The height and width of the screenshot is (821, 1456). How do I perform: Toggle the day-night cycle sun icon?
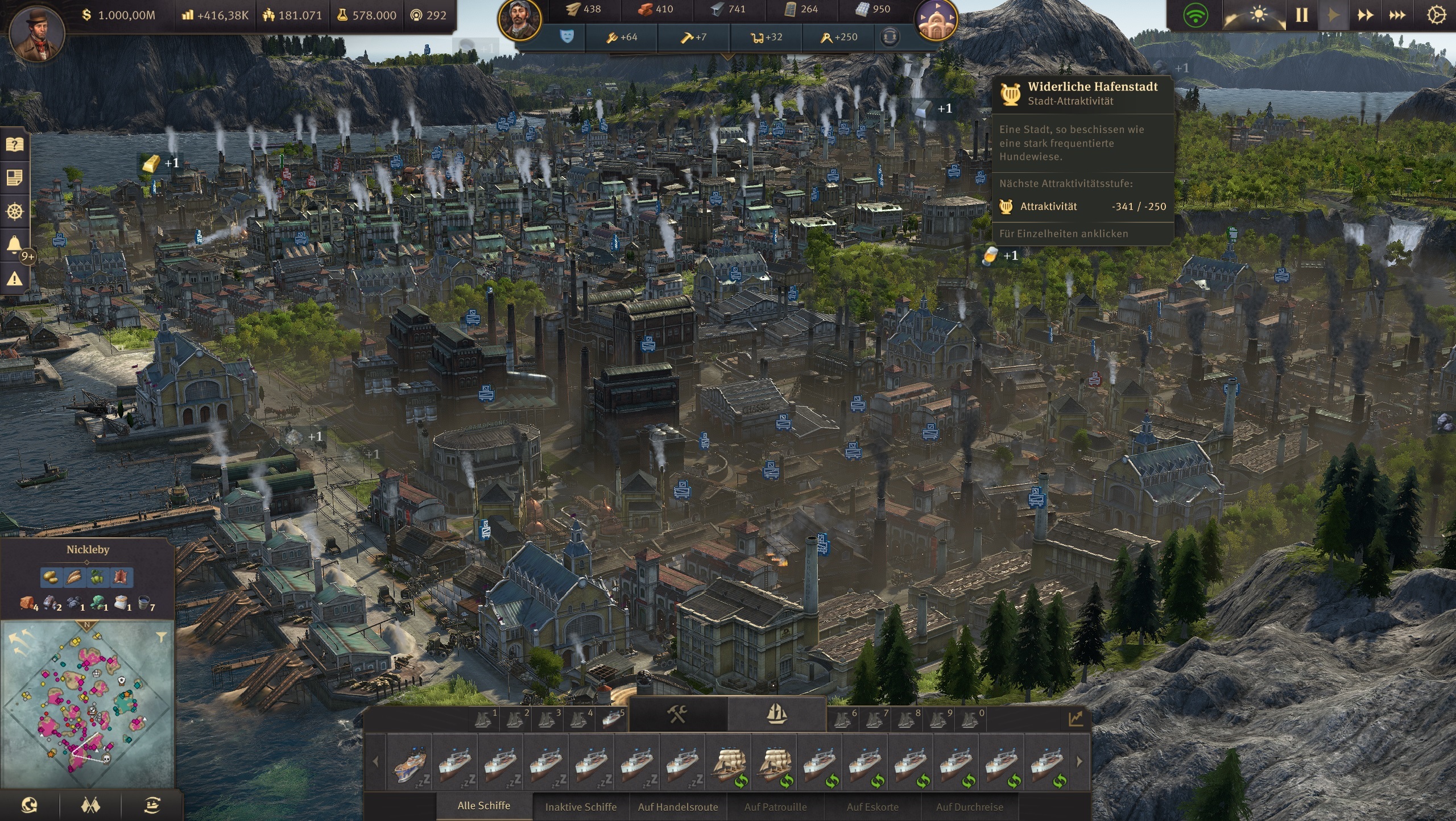(1257, 15)
